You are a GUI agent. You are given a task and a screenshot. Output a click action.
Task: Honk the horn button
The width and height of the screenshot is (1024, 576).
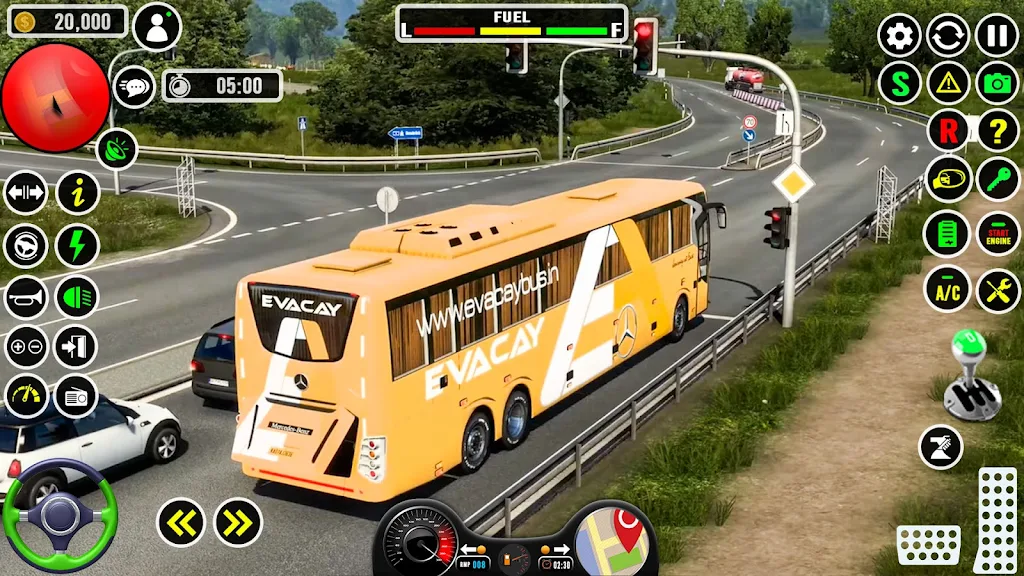tap(26, 297)
